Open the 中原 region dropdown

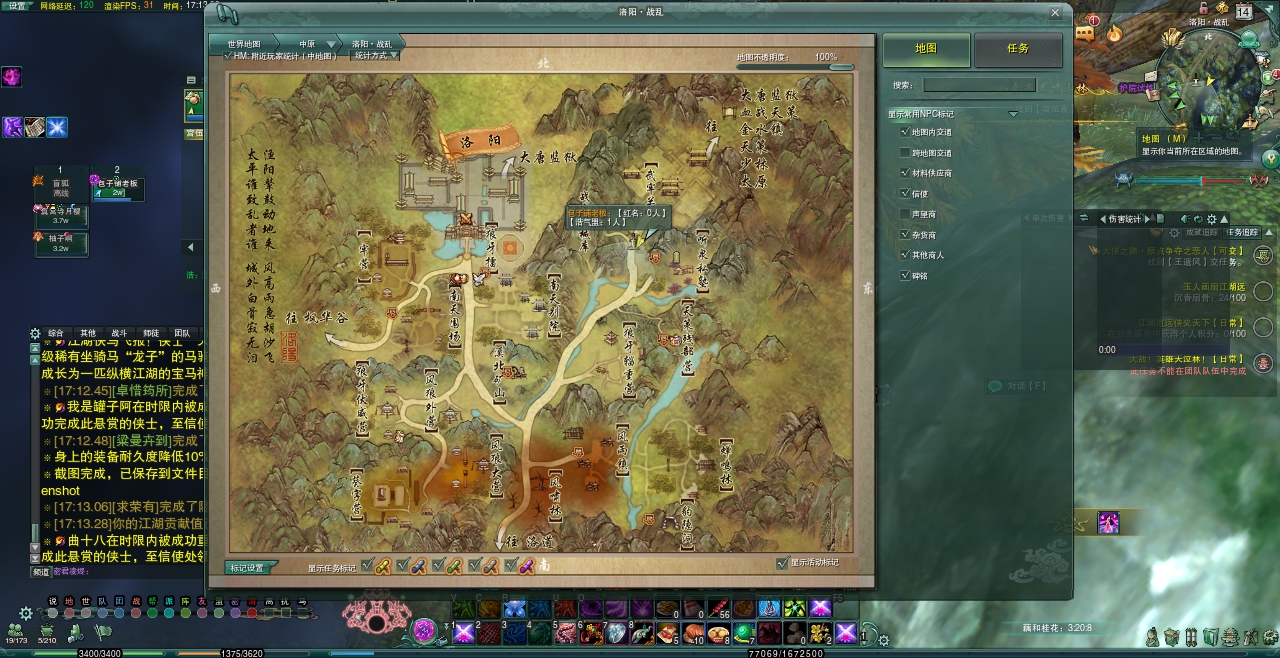[308, 44]
